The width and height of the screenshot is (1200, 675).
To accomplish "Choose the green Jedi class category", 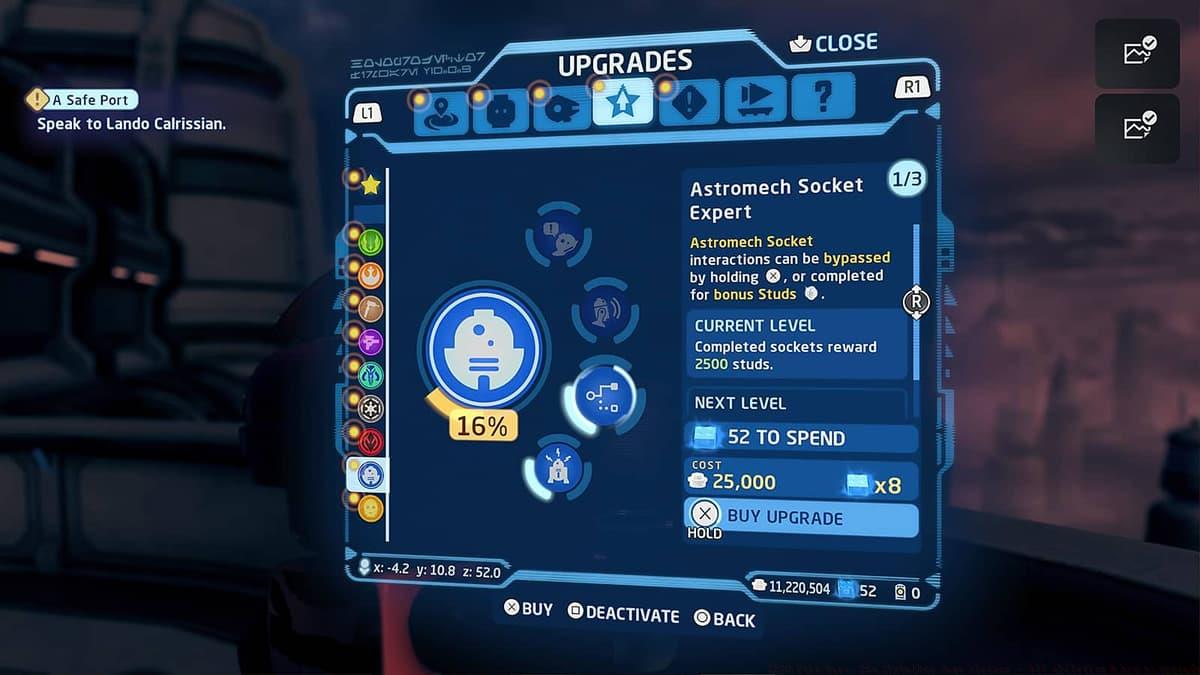I will pos(371,241).
